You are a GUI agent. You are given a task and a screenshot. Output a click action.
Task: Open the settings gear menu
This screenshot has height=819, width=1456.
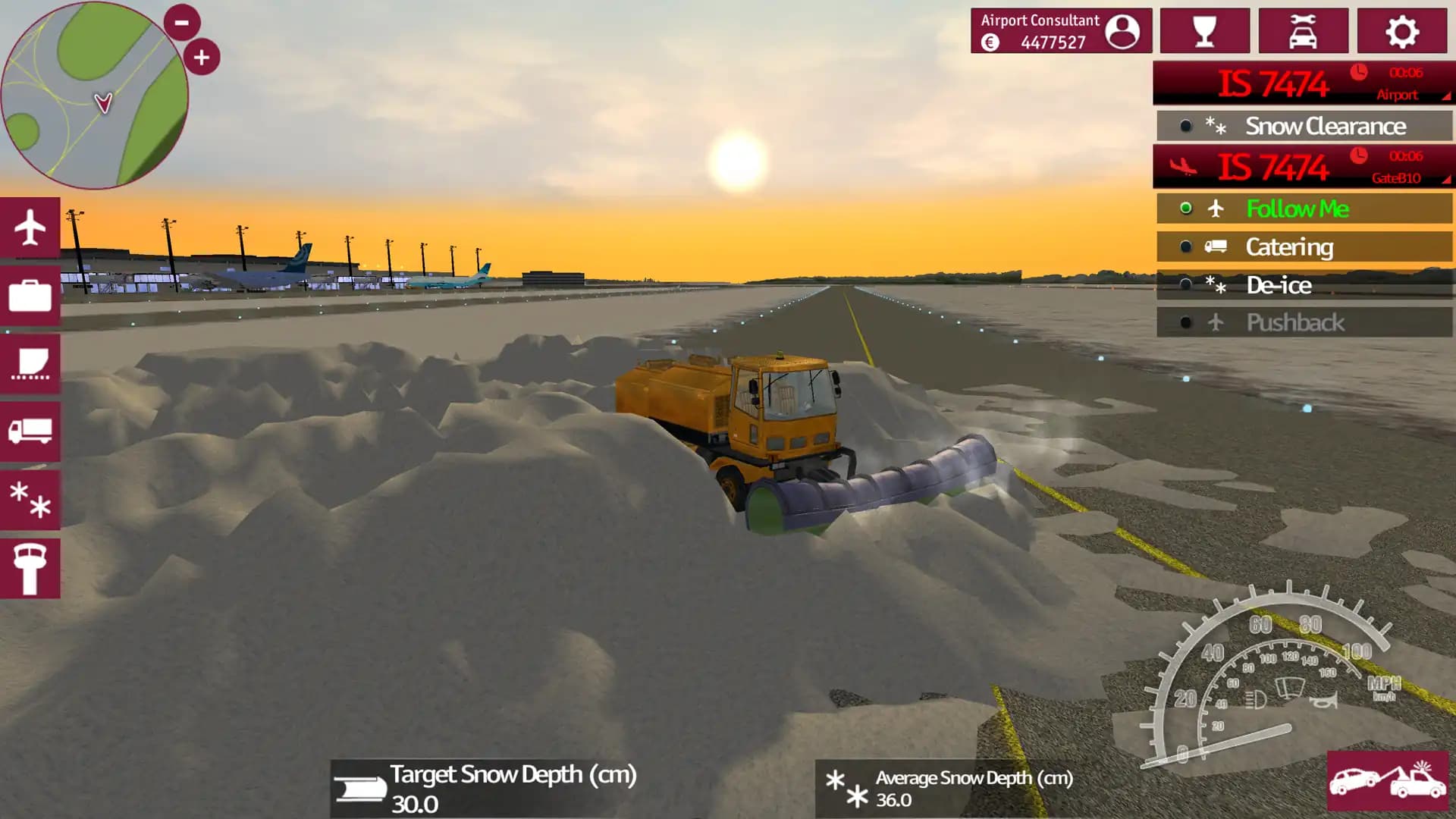point(1402,31)
